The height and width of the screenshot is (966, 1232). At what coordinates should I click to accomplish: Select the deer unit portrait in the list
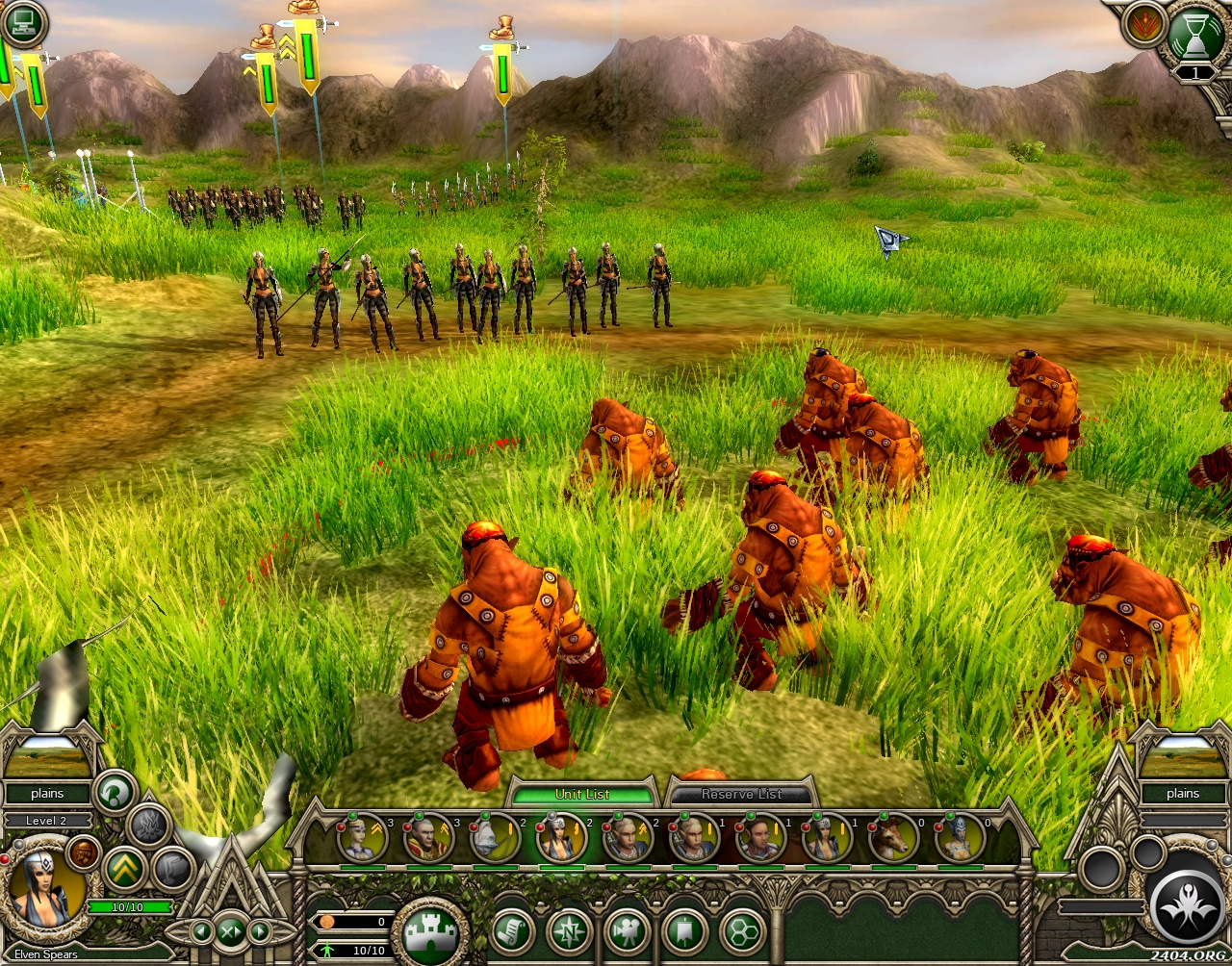pos(892,838)
